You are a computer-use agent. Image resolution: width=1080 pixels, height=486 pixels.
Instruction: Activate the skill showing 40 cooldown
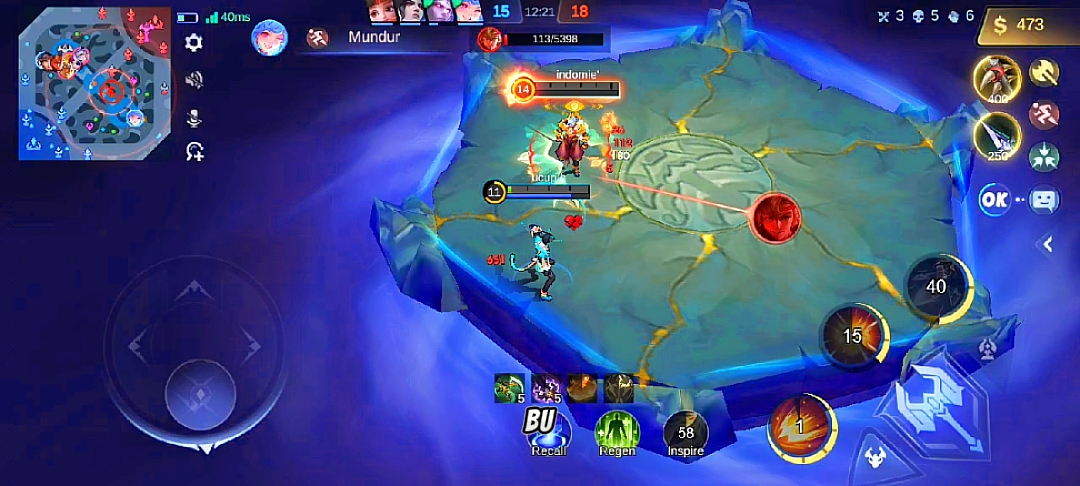click(936, 287)
